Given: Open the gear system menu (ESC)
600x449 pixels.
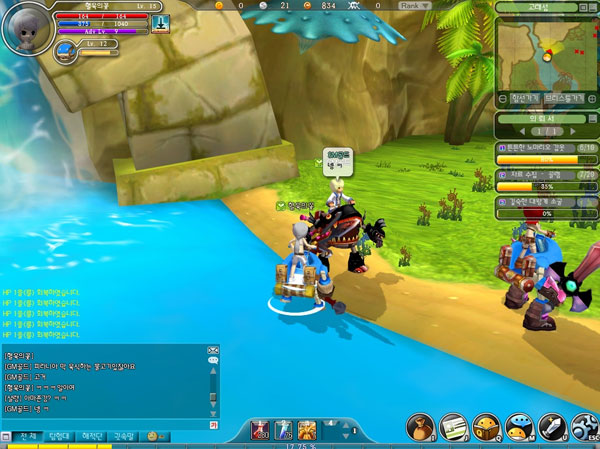Looking at the screenshot, I should pyautogui.click(x=583, y=427).
